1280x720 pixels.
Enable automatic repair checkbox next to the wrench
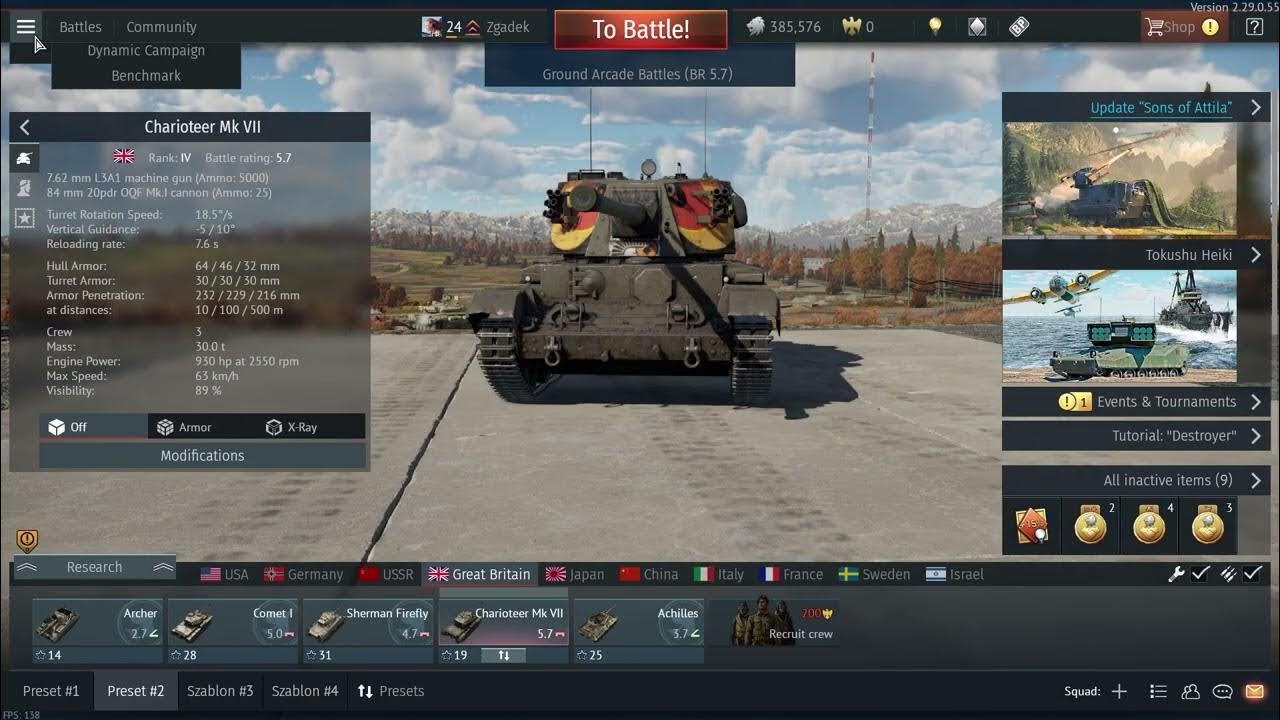pos(1200,575)
